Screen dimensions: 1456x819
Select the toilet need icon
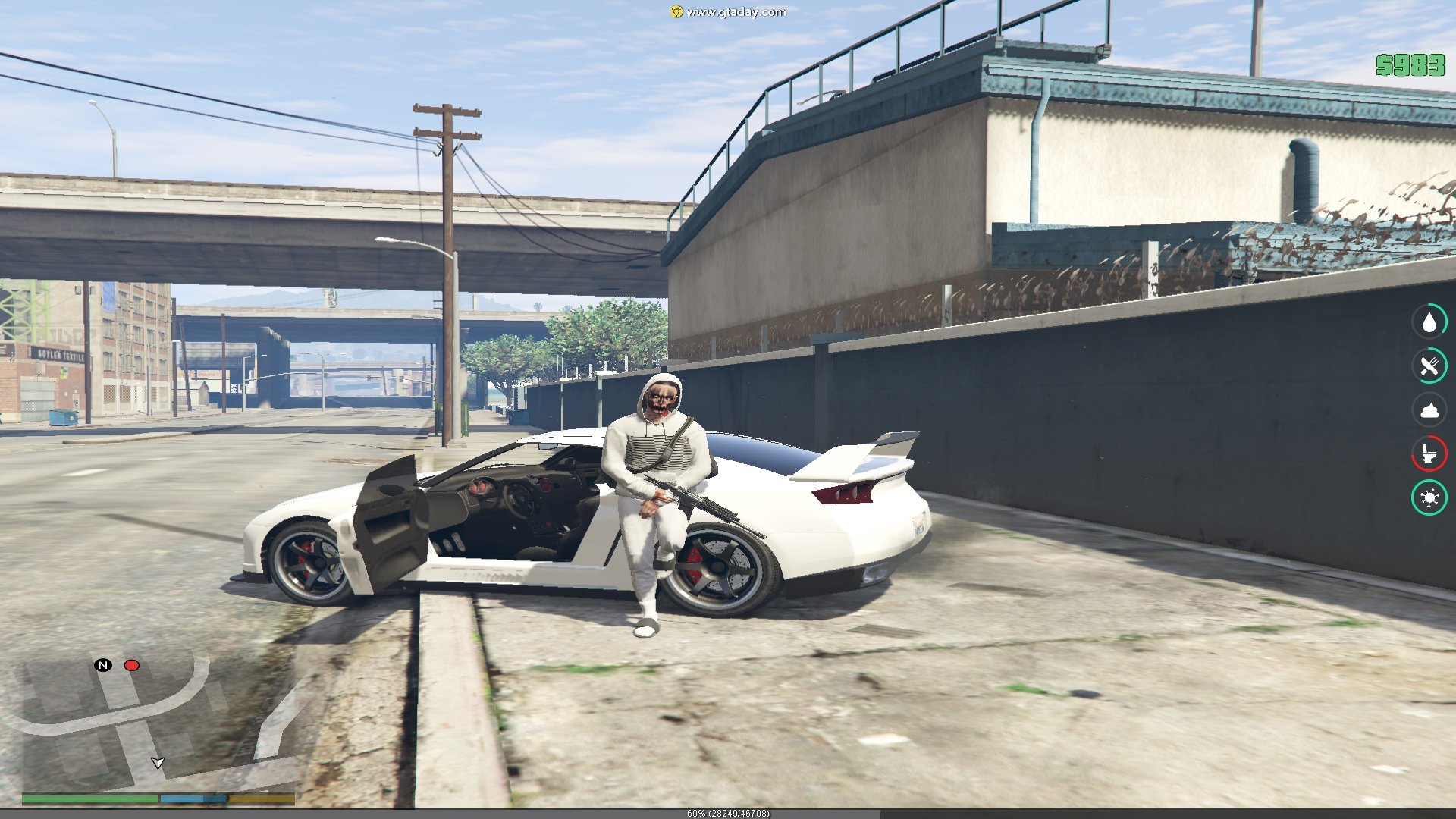[1429, 454]
